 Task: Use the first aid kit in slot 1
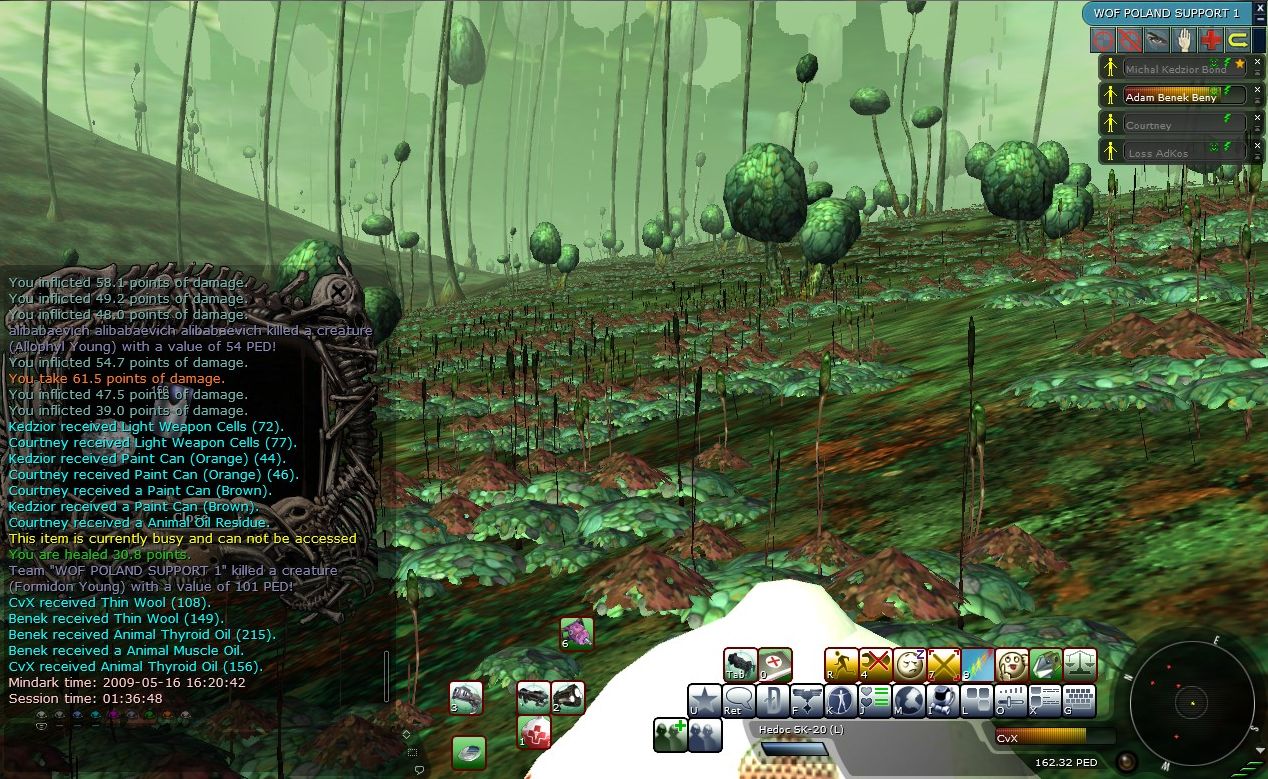(x=534, y=732)
